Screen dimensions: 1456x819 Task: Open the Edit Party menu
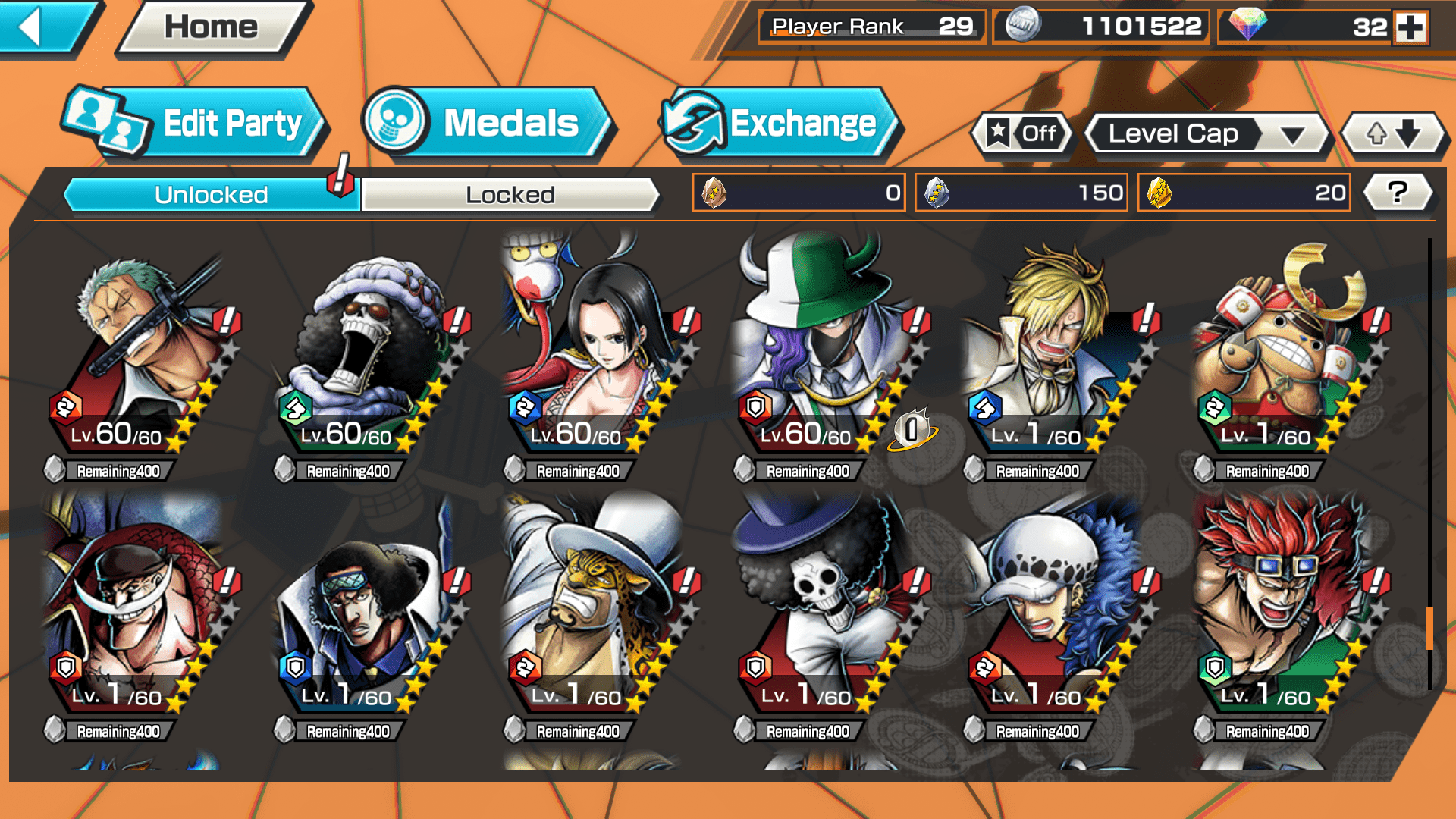[197, 124]
